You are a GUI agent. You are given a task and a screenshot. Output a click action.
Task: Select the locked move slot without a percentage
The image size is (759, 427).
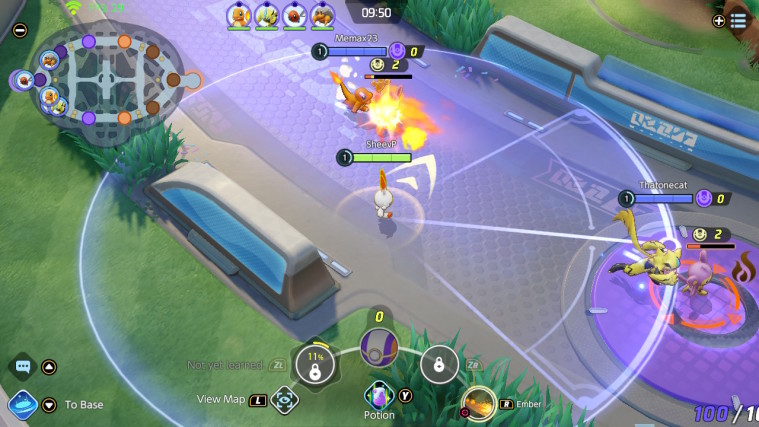[438, 364]
